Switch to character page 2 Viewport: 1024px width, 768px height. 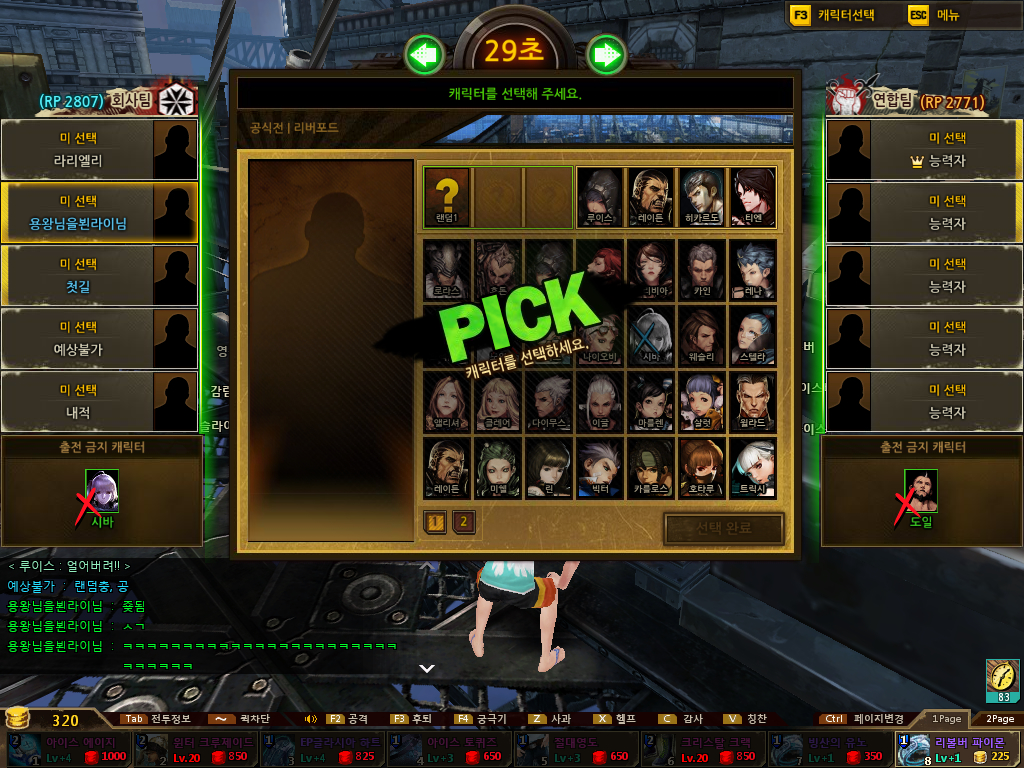click(464, 521)
